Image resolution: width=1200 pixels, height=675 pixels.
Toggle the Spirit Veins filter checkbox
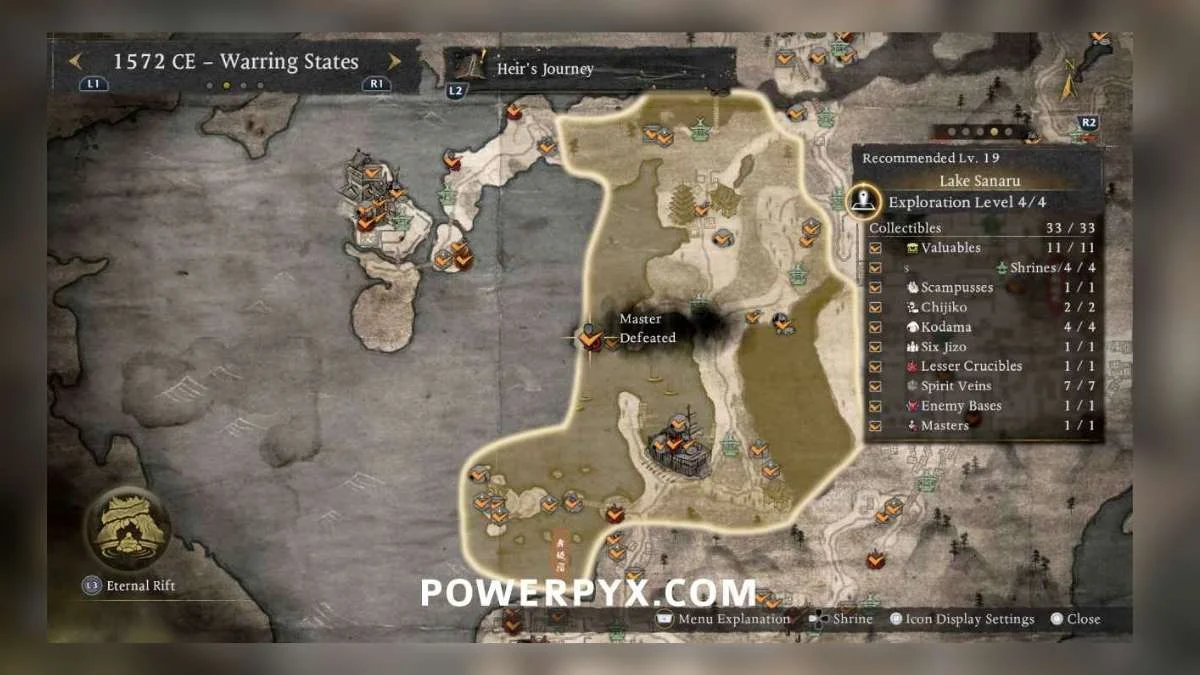[876, 386]
